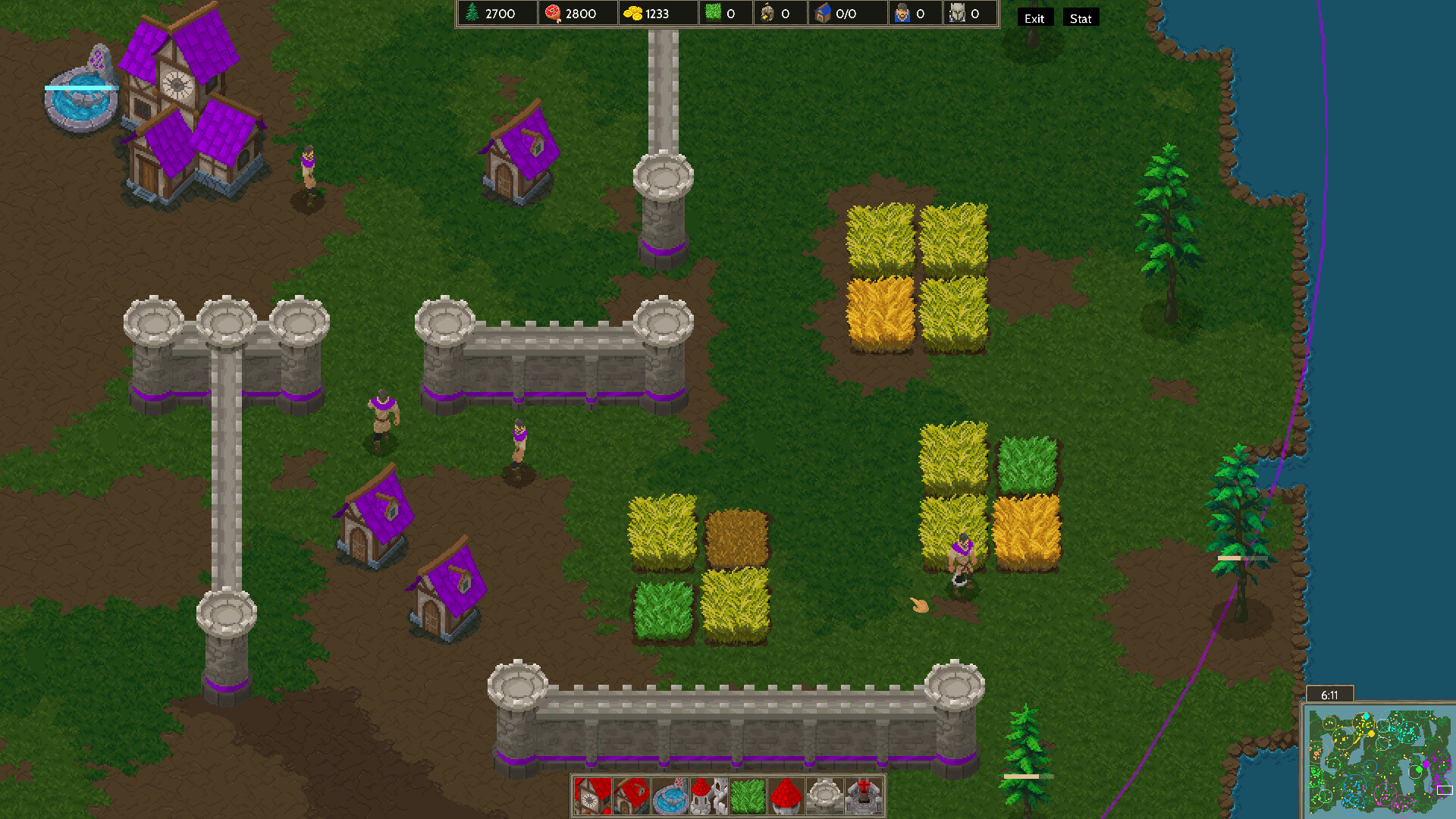Click the fountain's cyan progress bar
Screen dimensions: 1456x819
[x=80, y=88]
